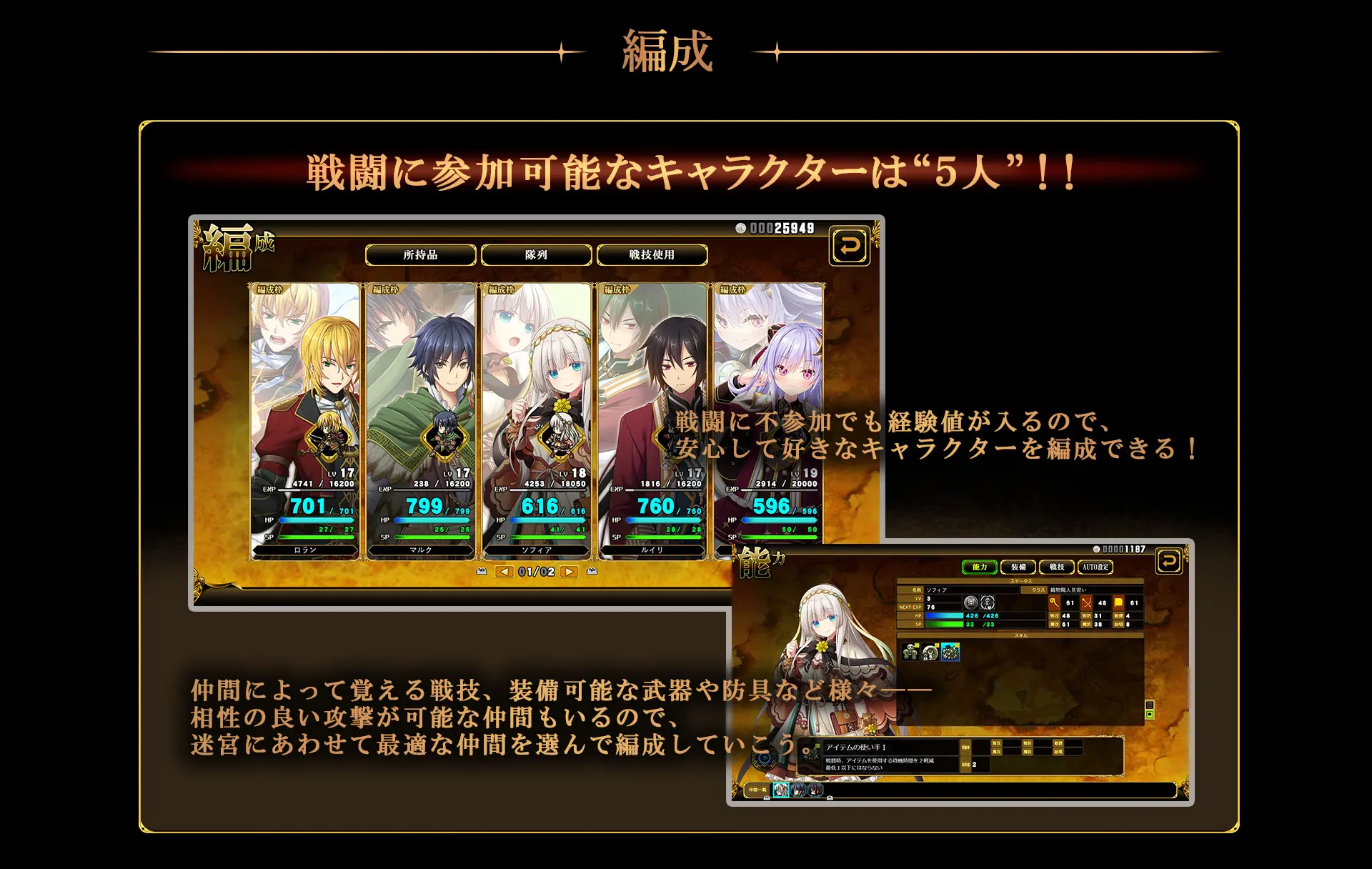Select the blue-highlighted skill icon
Screen dimensions: 1372x869
click(950, 652)
